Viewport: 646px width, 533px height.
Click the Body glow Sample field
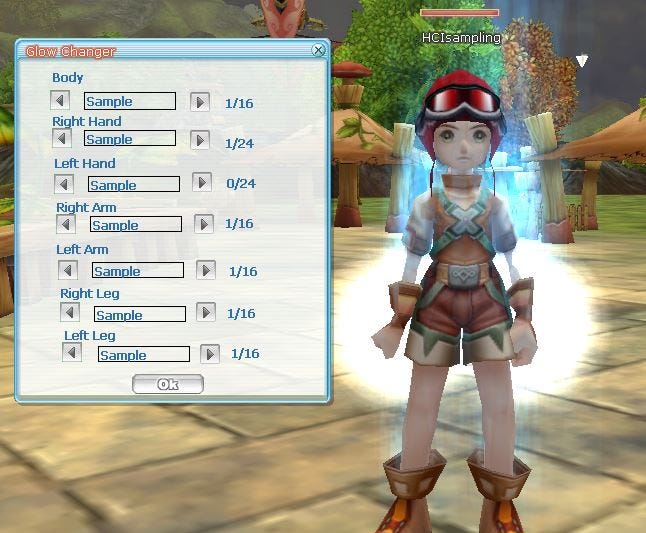tap(130, 101)
